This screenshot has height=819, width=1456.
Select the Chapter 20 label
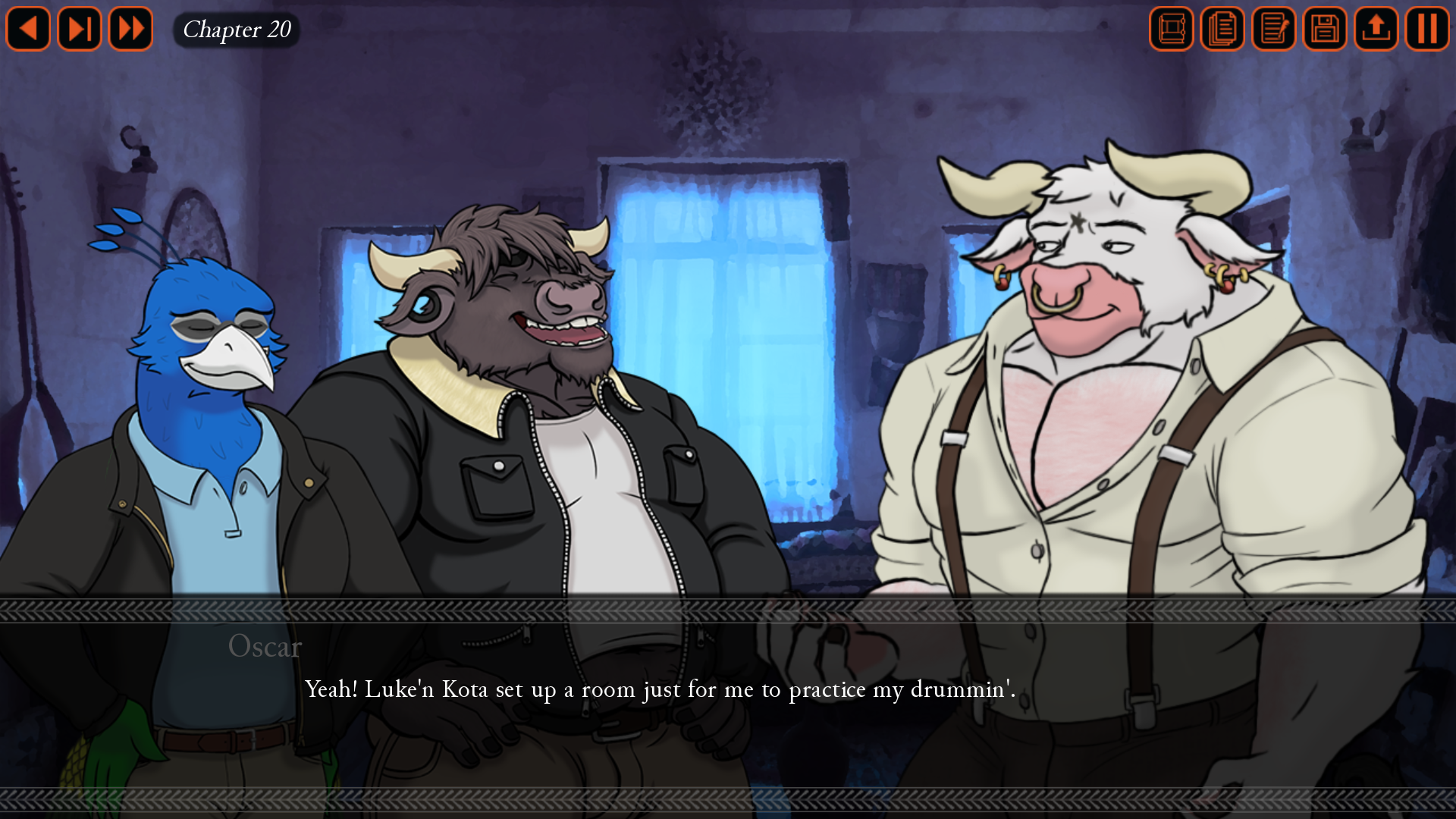coord(237,30)
